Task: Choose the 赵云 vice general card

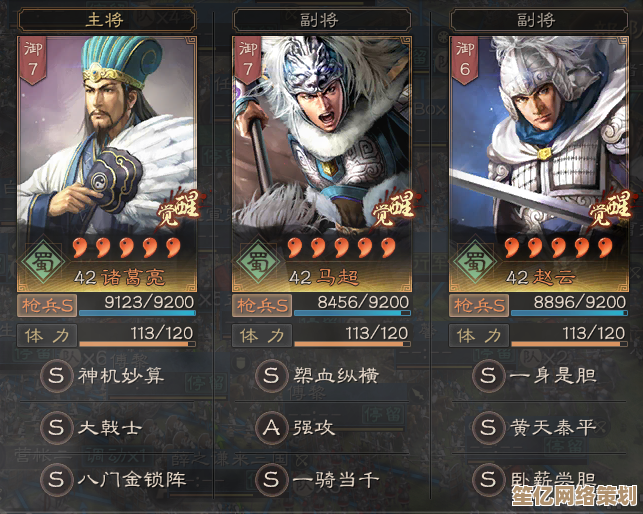Action: click(540, 150)
